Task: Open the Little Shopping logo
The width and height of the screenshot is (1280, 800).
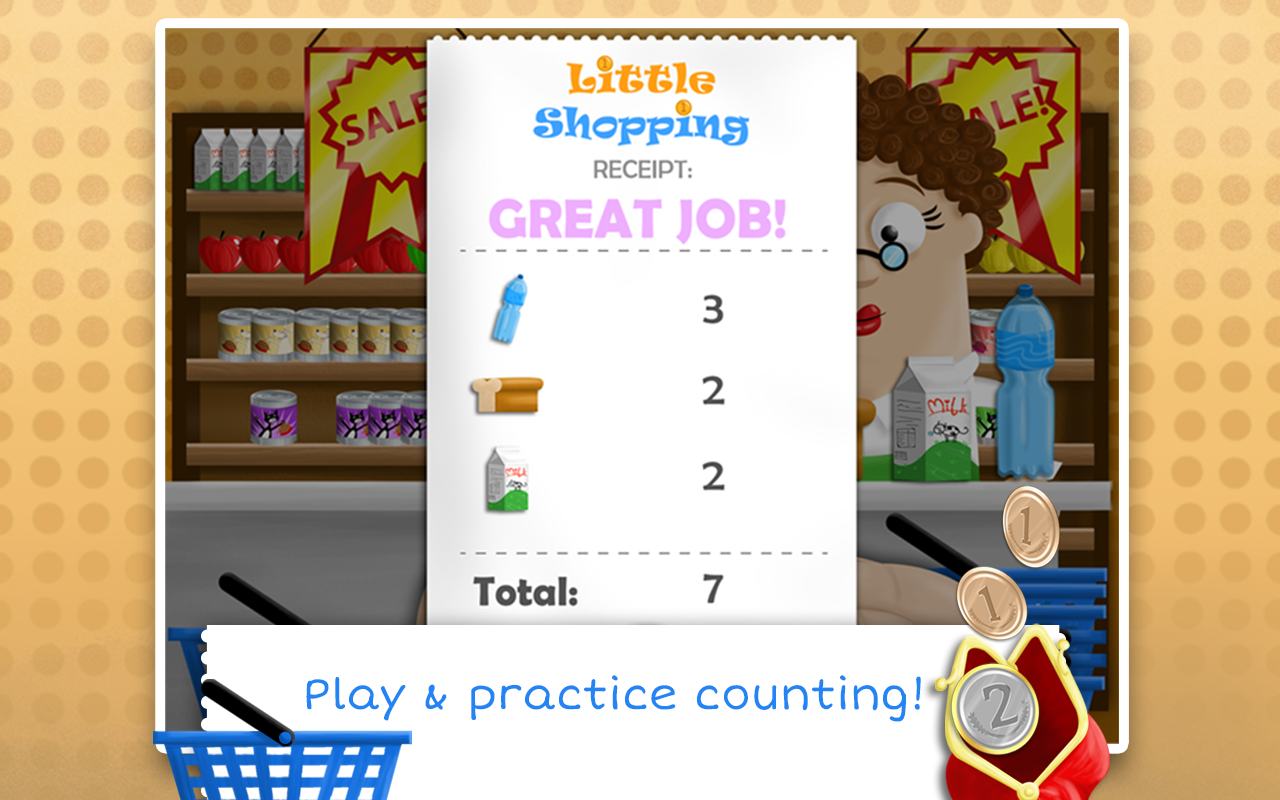Action: coord(638,100)
